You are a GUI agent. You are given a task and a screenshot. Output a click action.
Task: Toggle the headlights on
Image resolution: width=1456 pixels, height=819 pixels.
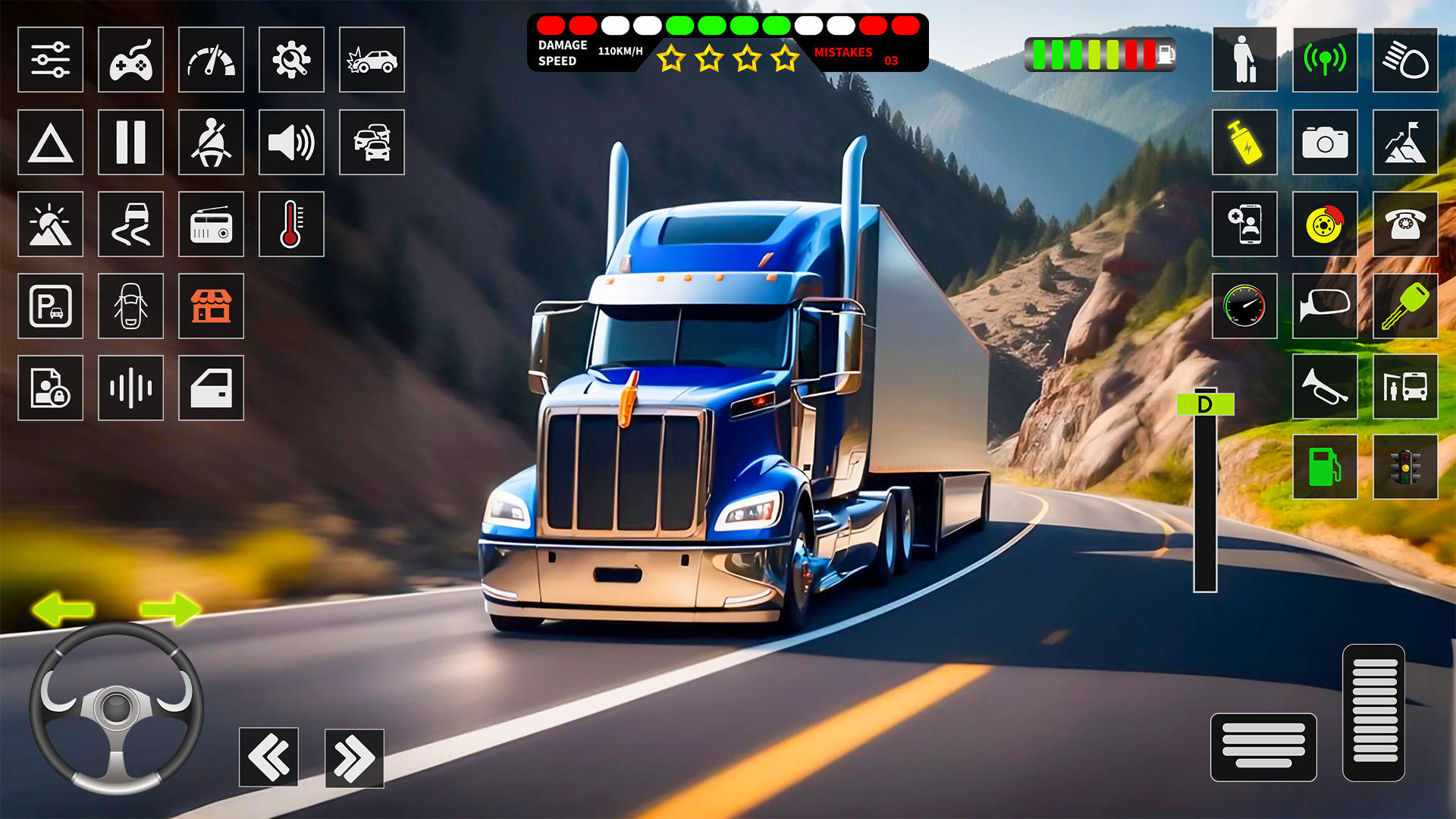1405,61
